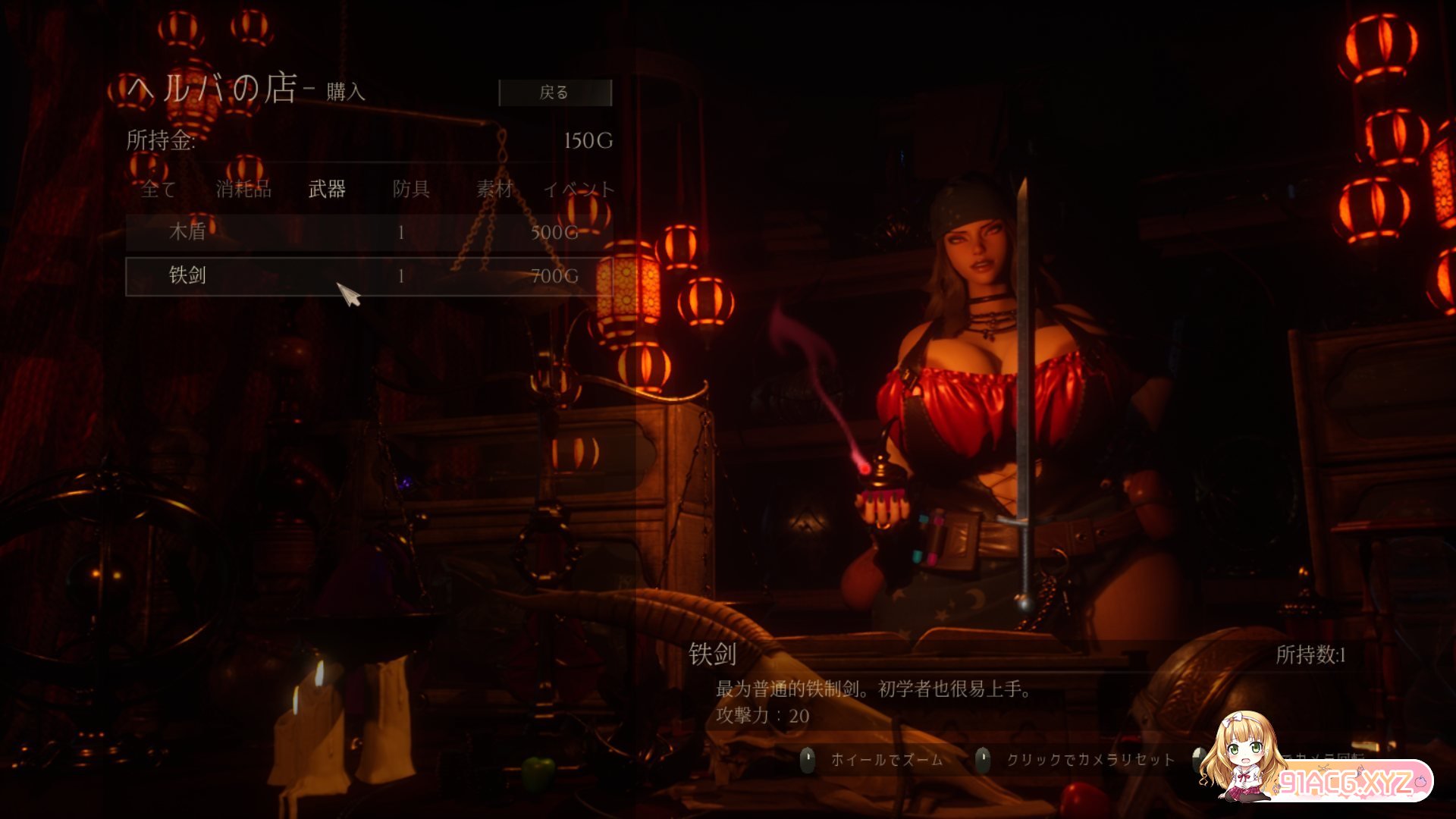Show the 防具 armor tab
The image size is (1456, 819).
point(411,189)
